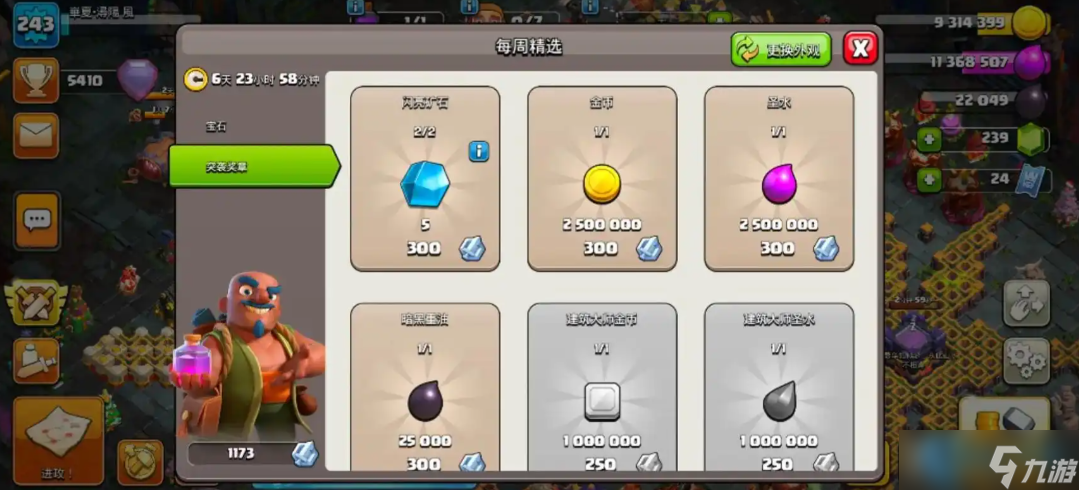Purchase the 2,500,000 gold coin offer
The image size is (1079, 490).
pyautogui.click(x=602, y=180)
